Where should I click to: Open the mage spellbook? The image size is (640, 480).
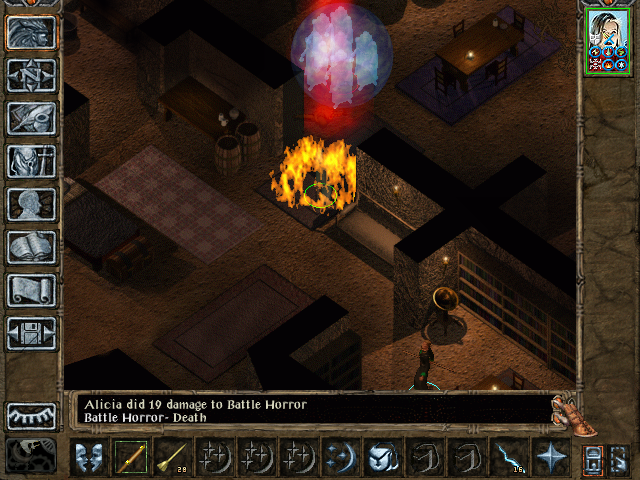[x=32, y=247]
